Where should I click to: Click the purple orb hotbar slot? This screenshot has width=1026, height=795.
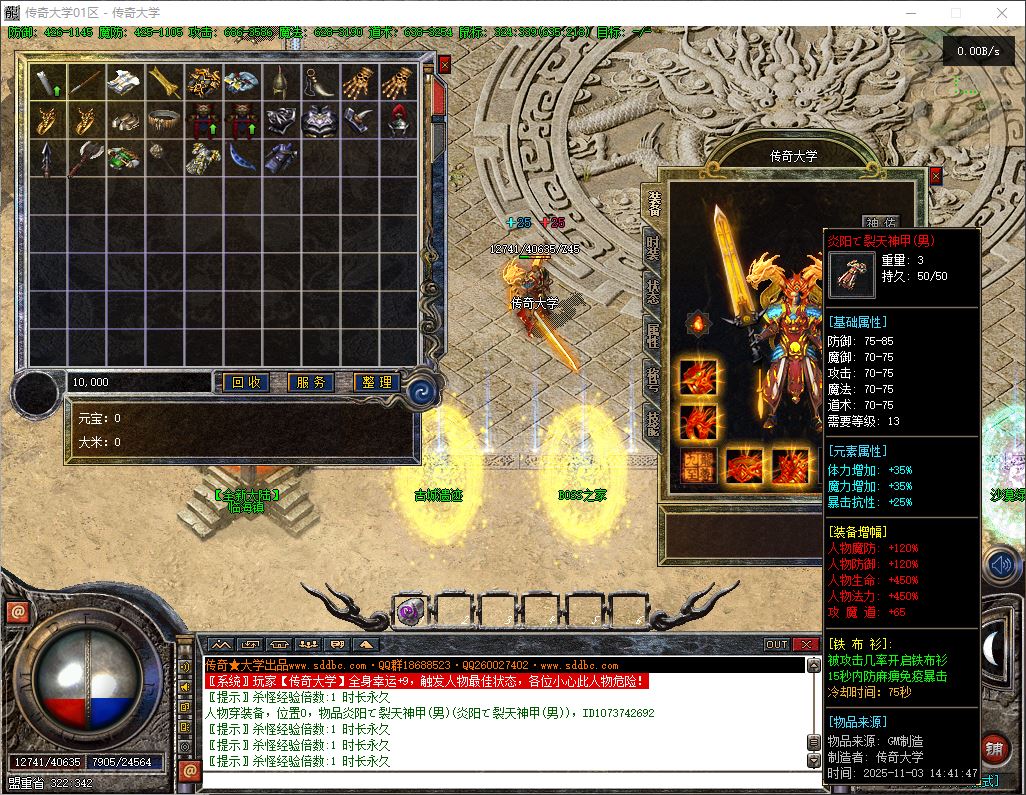point(409,611)
